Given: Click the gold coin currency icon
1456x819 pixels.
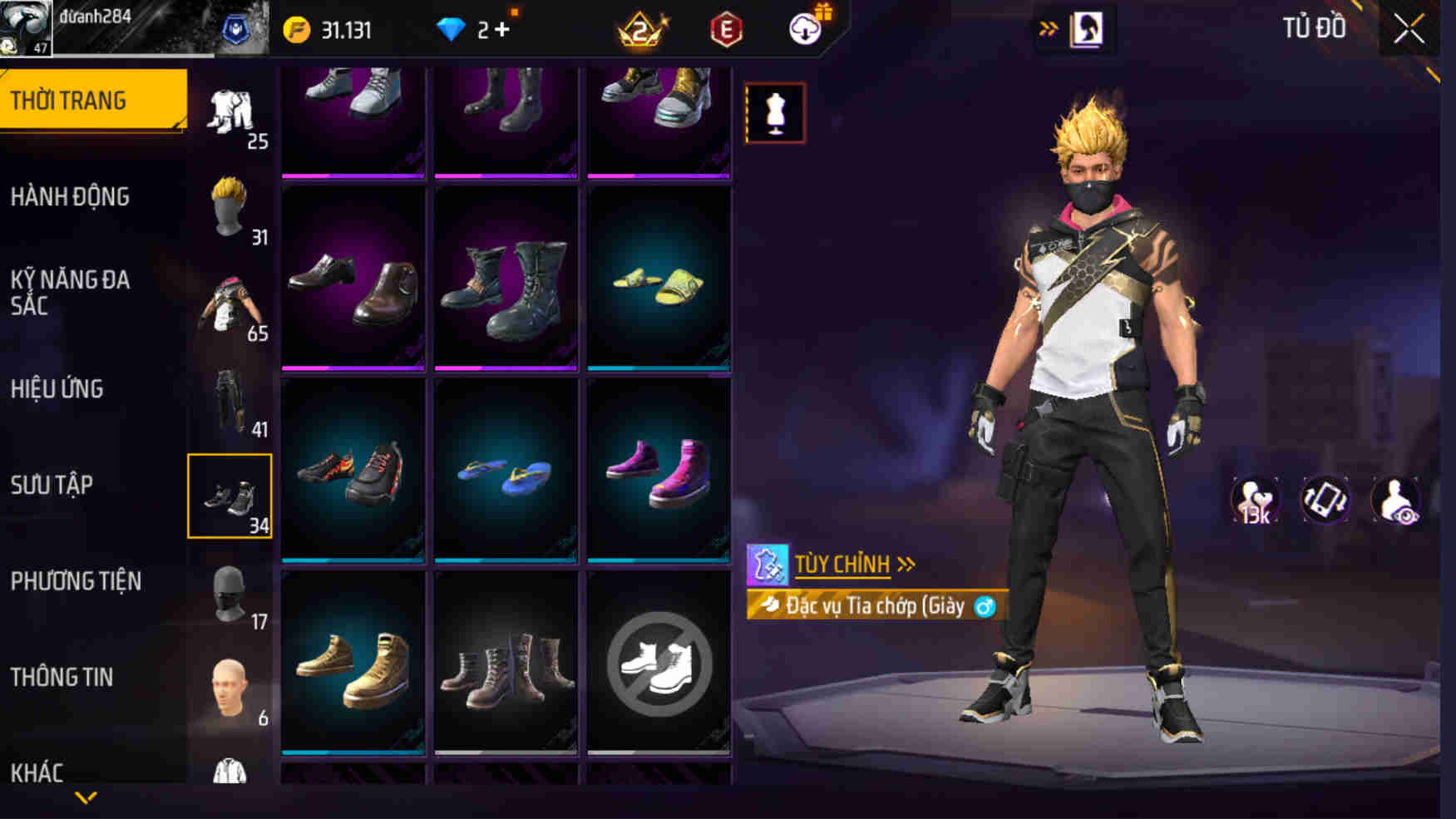Looking at the screenshot, I should [x=297, y=27].
